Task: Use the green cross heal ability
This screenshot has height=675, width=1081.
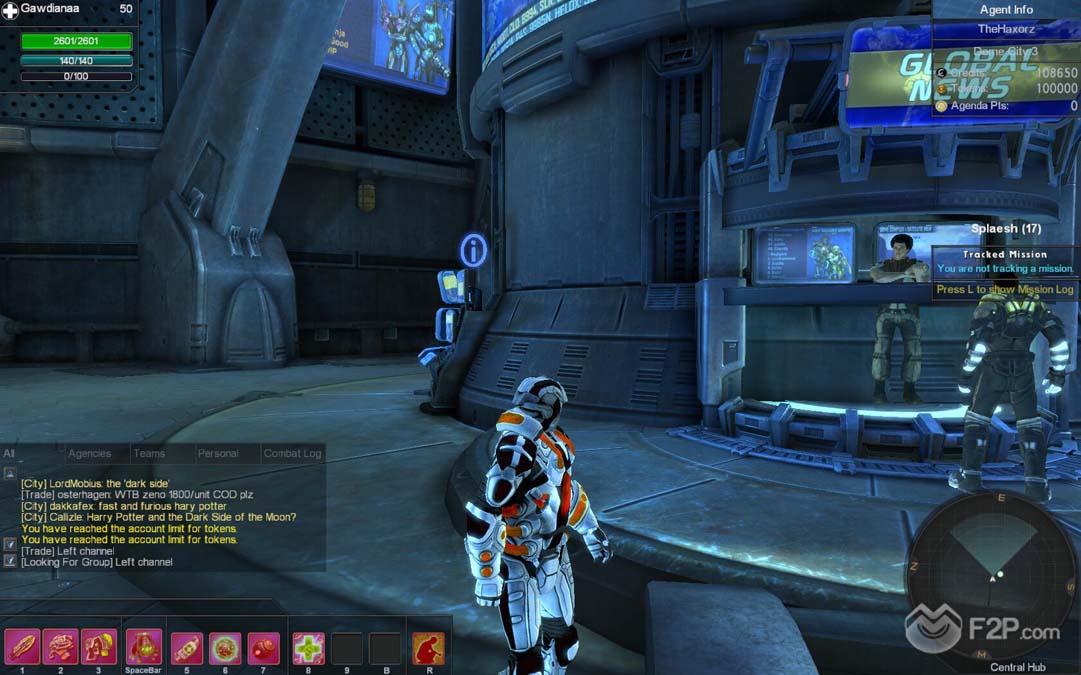Action: tap(308, 648)
